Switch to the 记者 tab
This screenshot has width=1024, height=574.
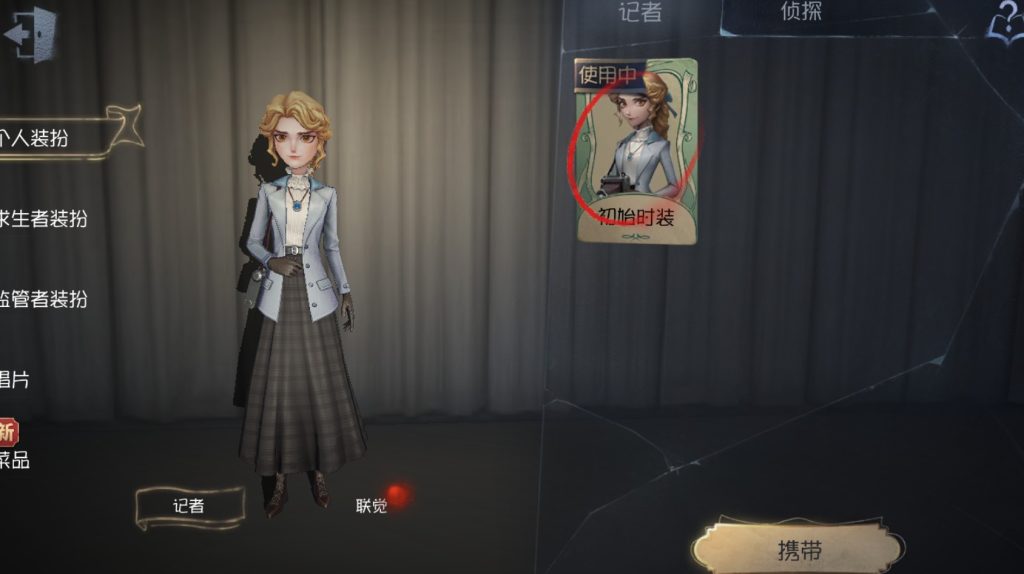click(x=640, y=13)
